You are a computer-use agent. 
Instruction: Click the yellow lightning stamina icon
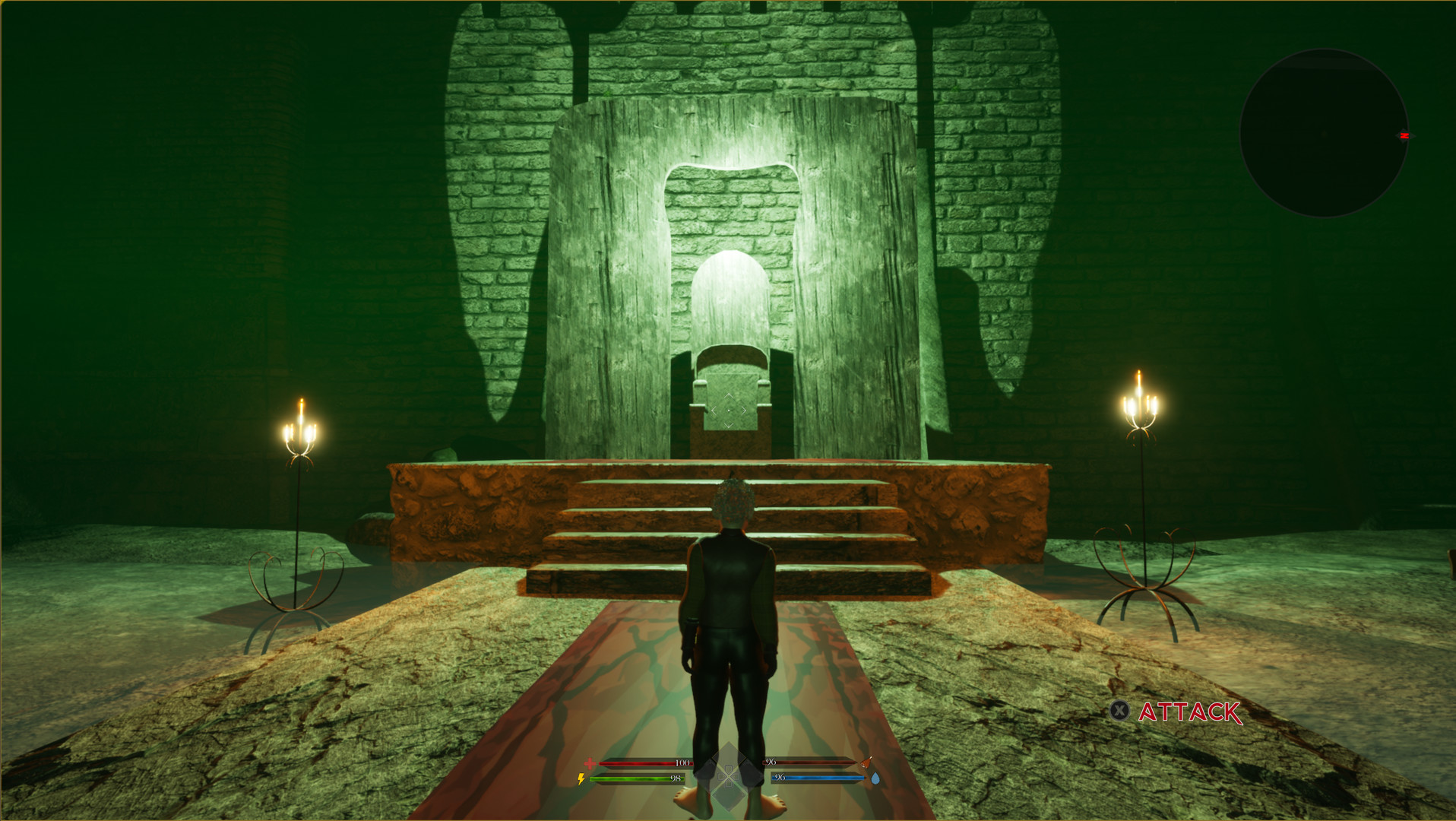[581, 778]
